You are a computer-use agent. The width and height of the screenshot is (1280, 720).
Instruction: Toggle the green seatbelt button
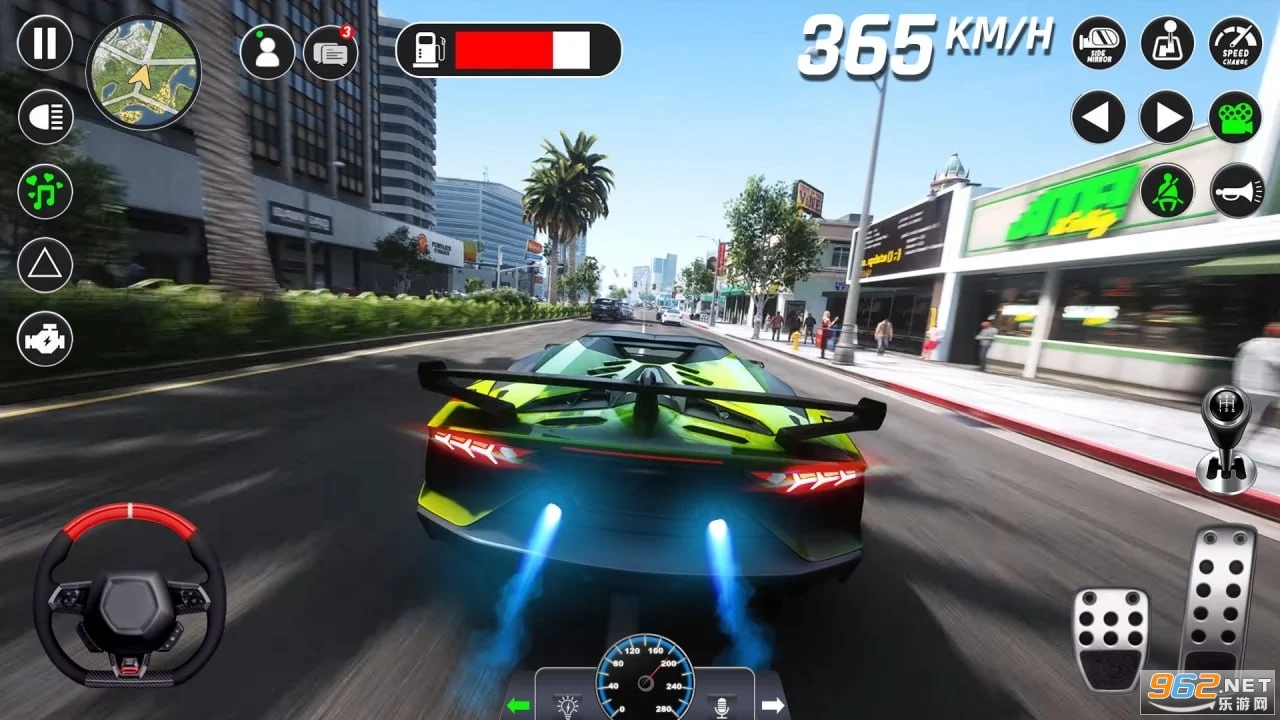pyautogui.click(x=1167, y=190)
